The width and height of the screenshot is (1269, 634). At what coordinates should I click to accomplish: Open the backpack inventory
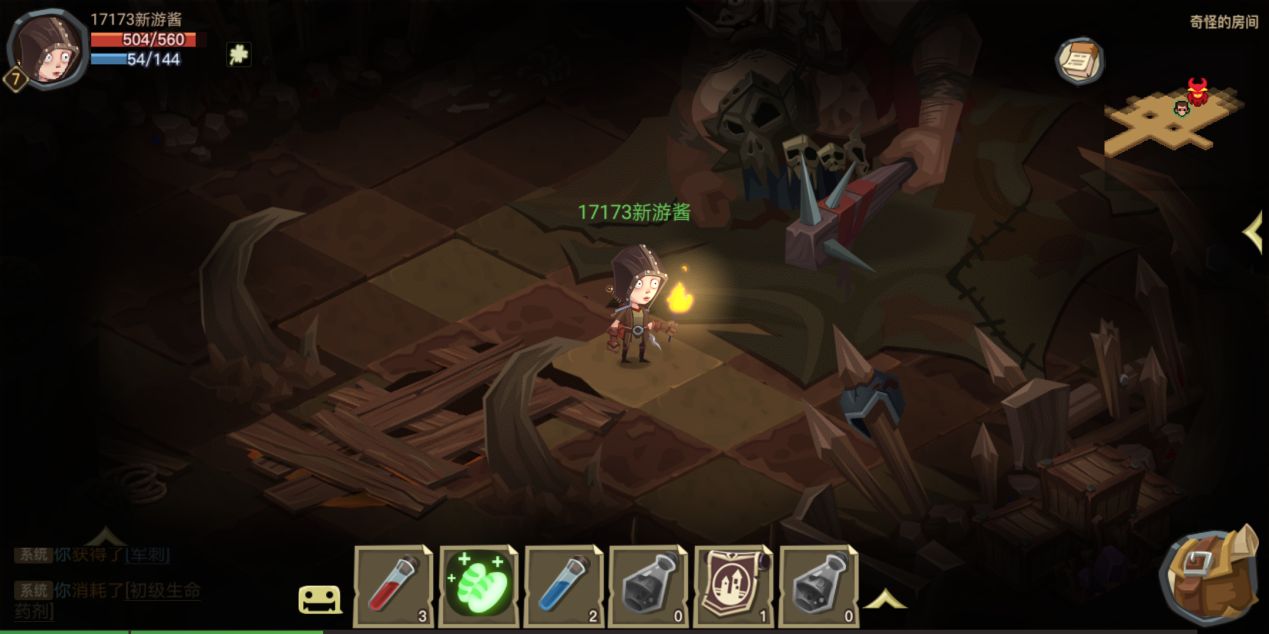pyautogui.click(x=1210, y=578)
